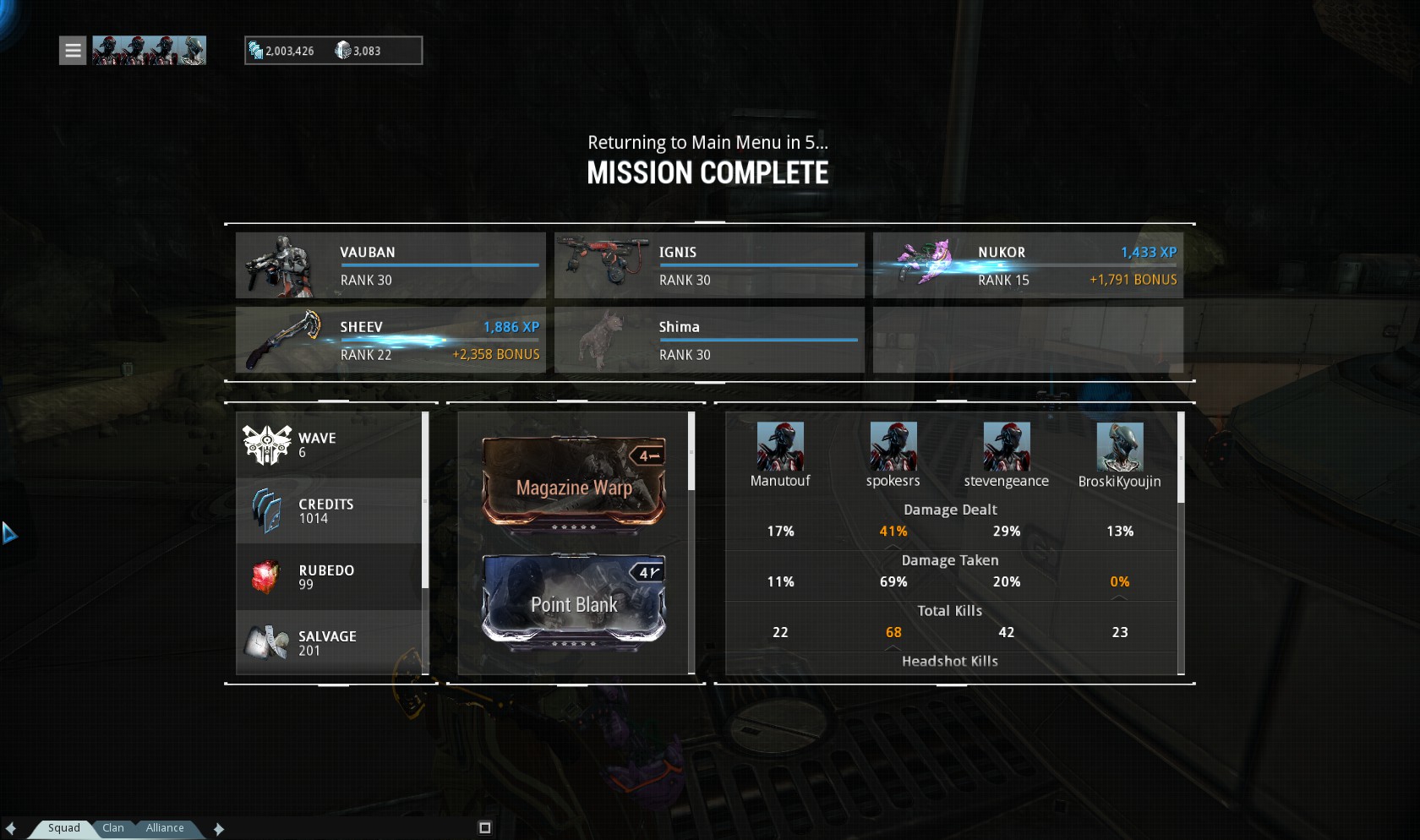The height and width of the screenshot is (840, 1420).
Task: Select the Sheev melee weapon panel
Action: (390, 340)
